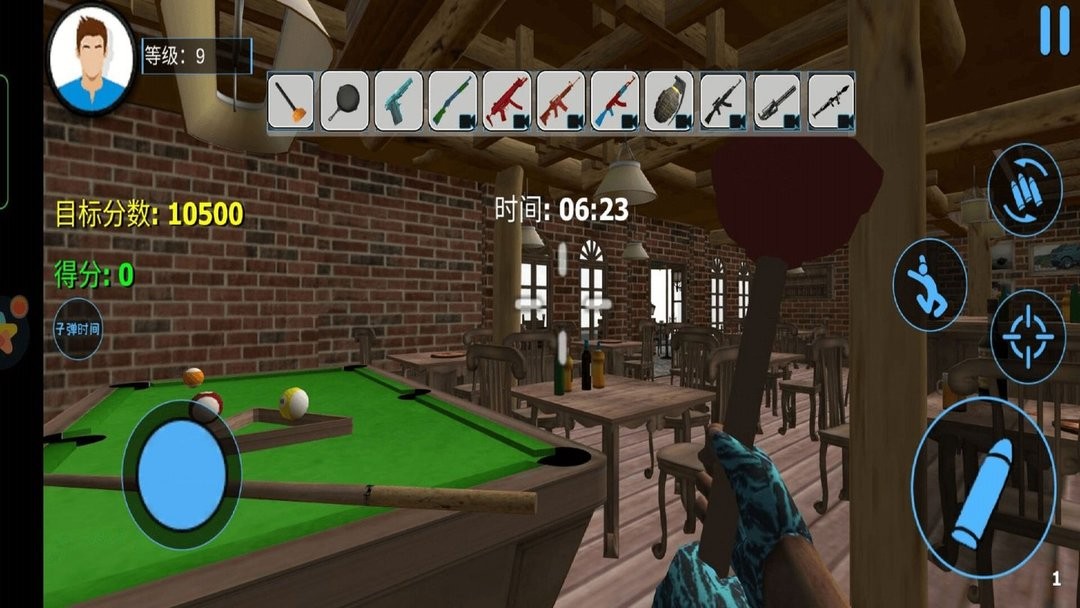This screenshot has width=1080, height=608.
Task: Equip the grenade
Action: click(x=669, y=101)
